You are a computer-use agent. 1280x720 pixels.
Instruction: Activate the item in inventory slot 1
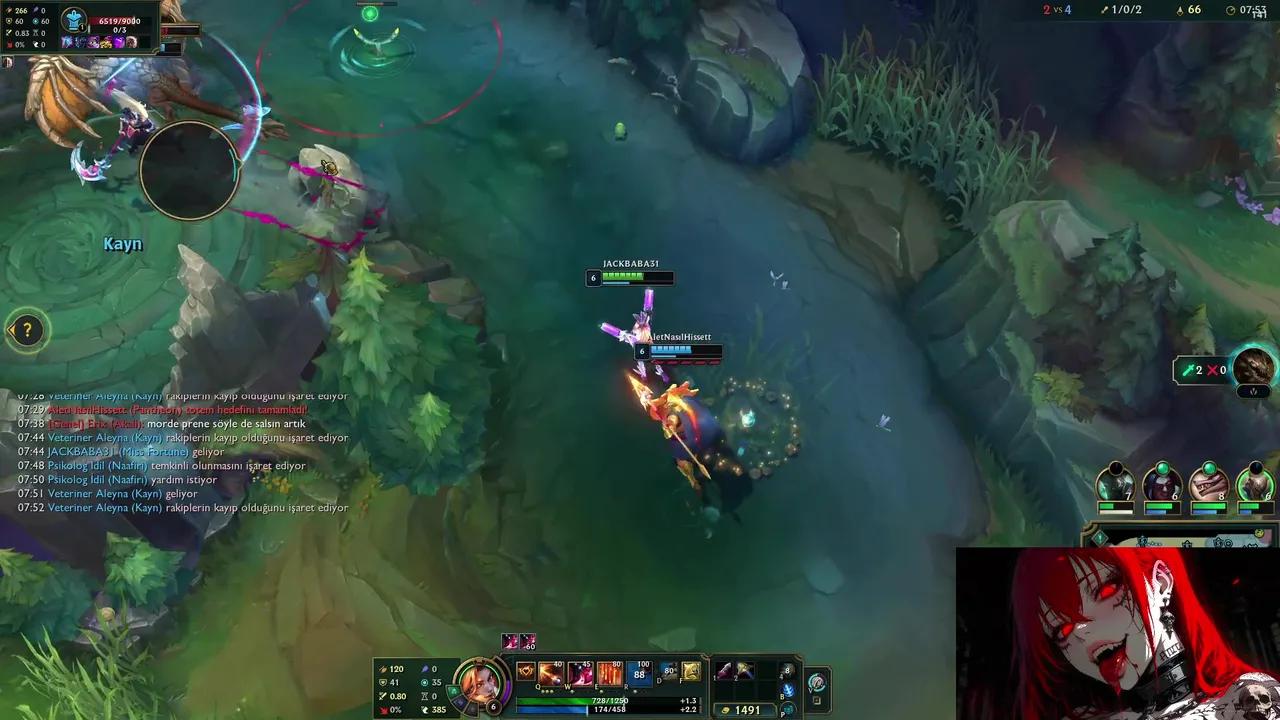coord(724,671)
